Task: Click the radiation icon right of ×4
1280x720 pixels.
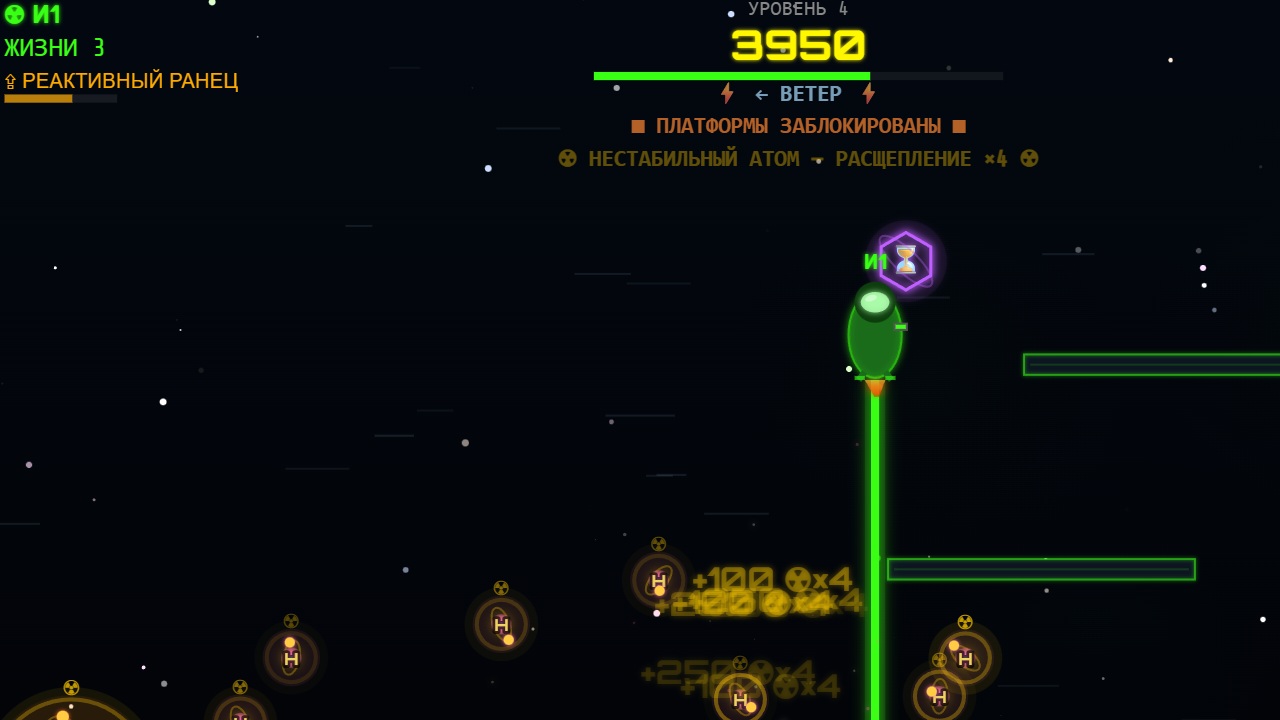Action: click(x=1028, y=158)
